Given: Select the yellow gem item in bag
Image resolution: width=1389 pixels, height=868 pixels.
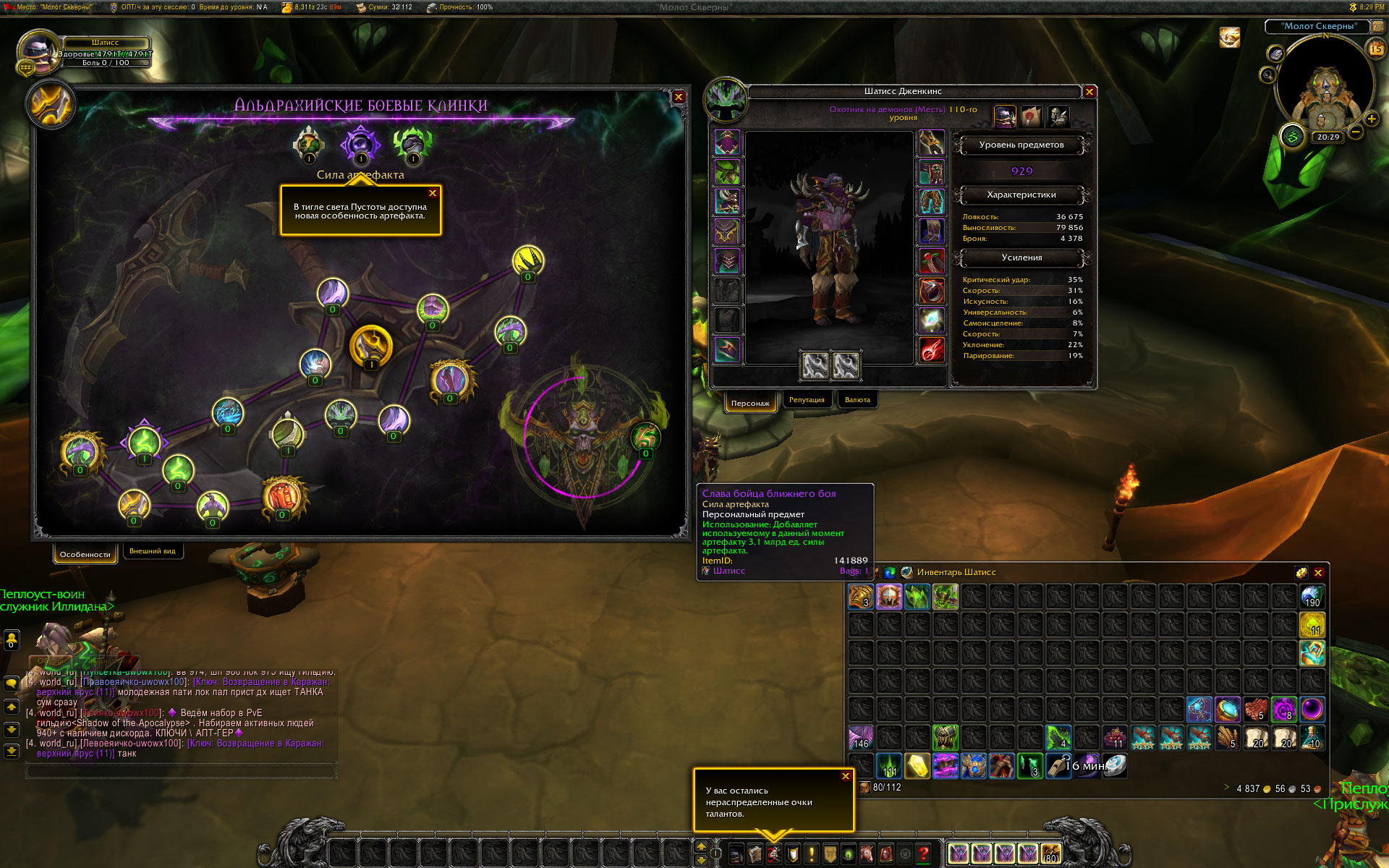Looking at the screenshot, I should (917, 766).
